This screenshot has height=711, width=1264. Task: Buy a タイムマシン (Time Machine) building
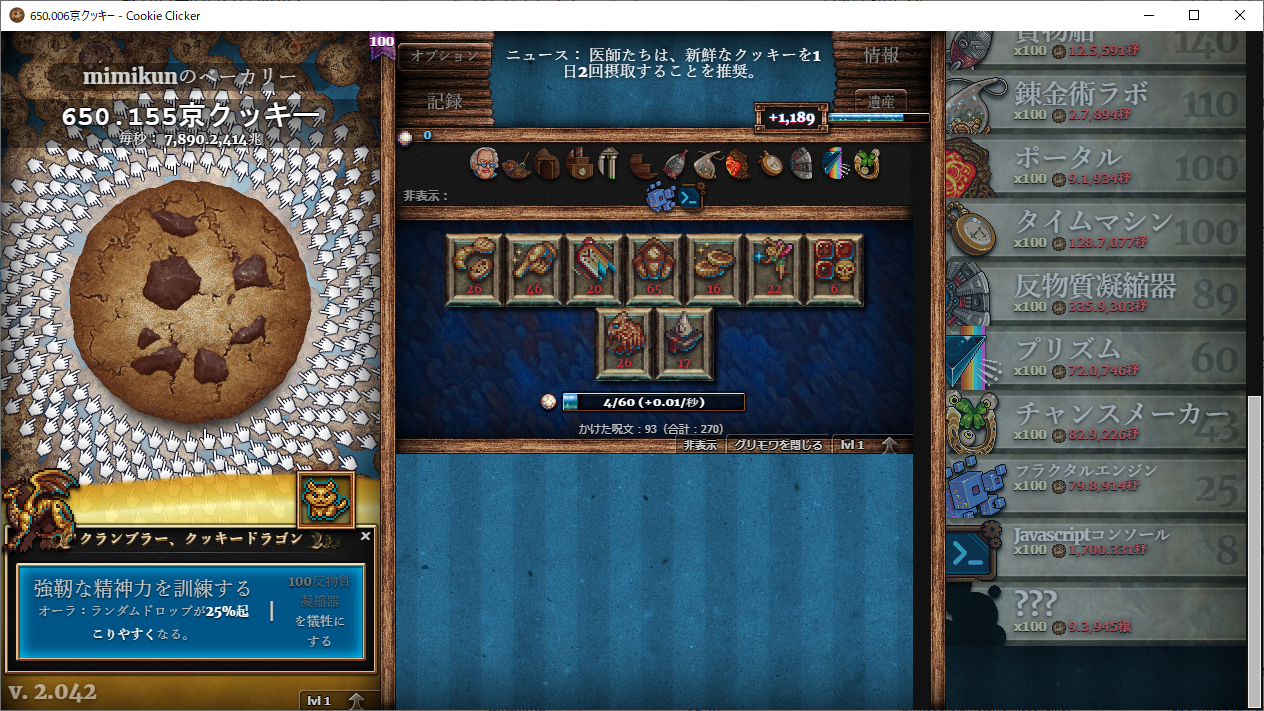1095,230
